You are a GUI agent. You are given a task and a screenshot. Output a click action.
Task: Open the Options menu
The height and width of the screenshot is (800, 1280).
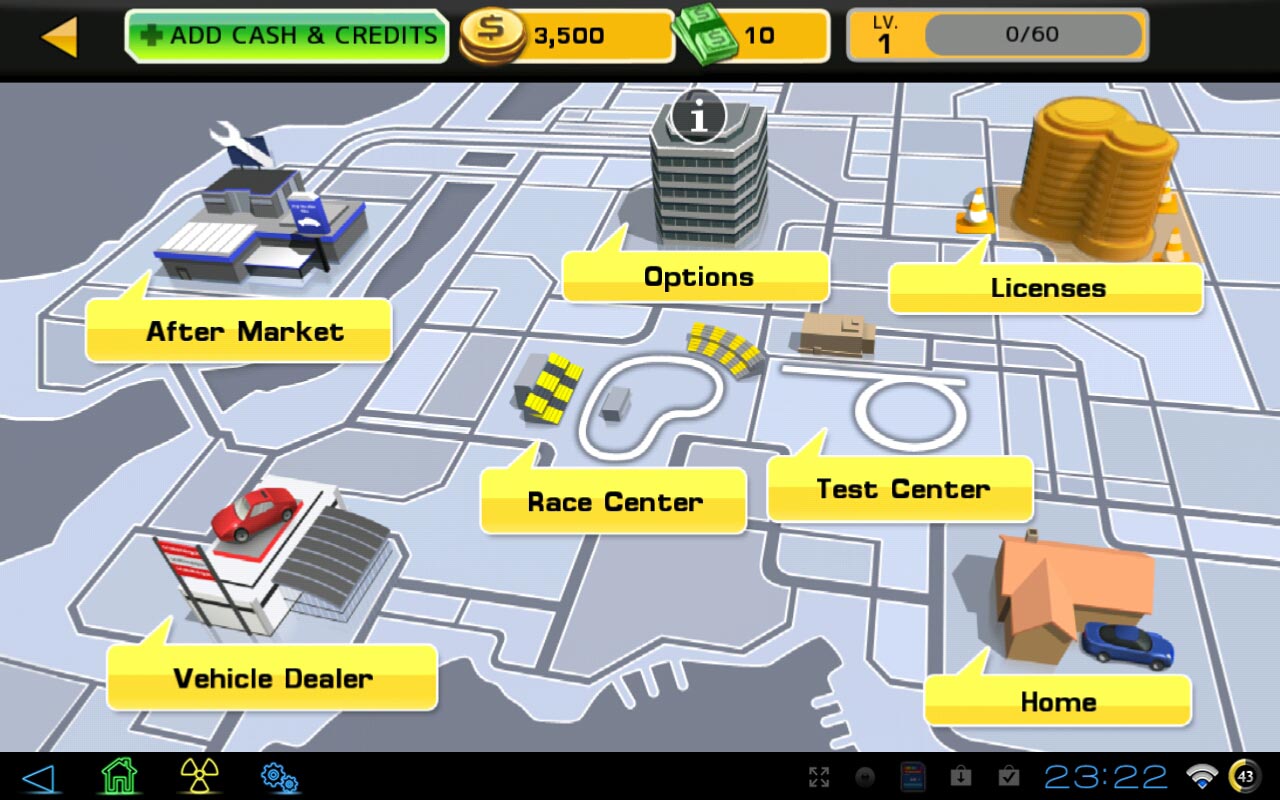click(697, 277)
